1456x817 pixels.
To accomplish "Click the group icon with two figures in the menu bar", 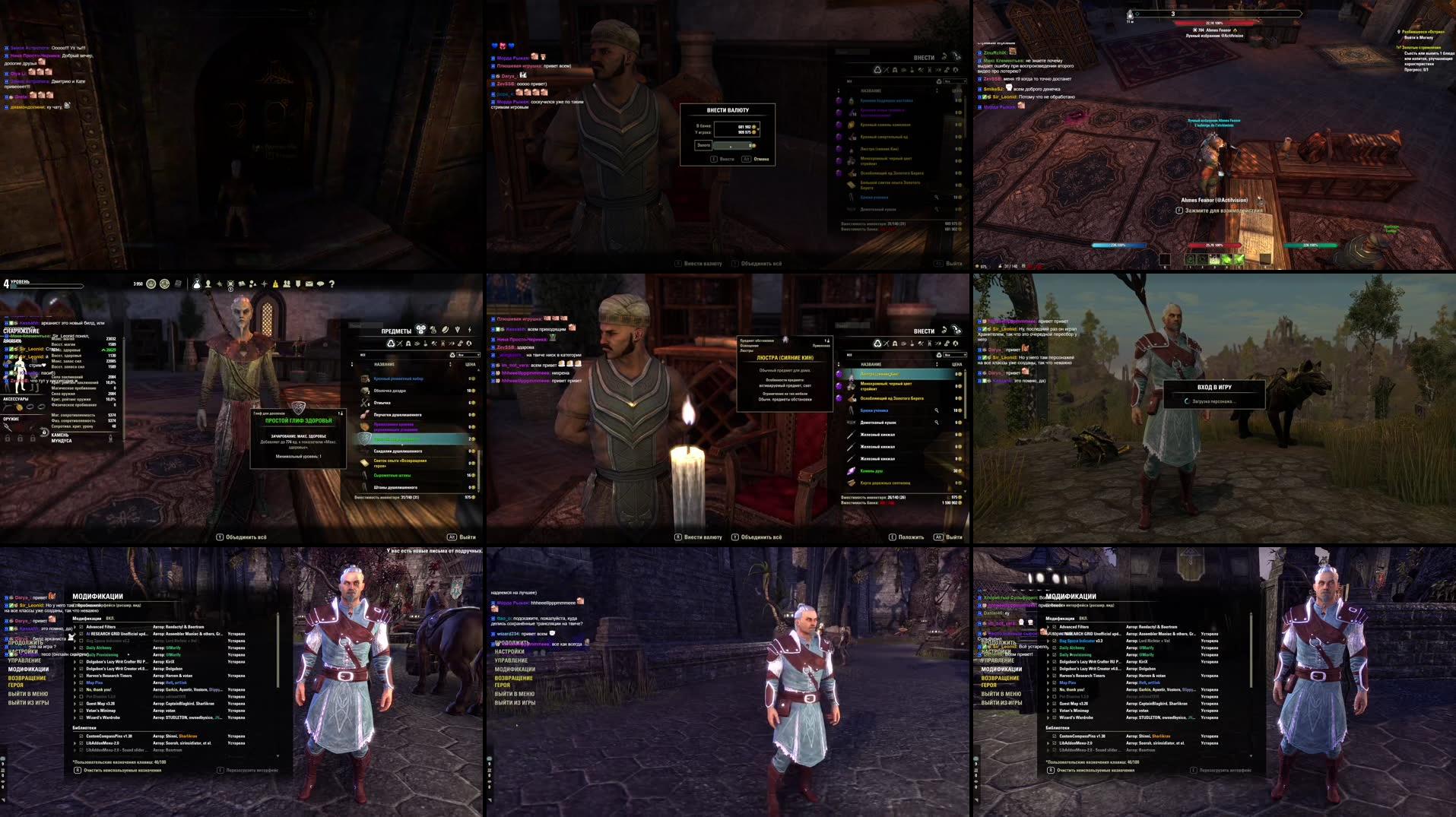I will pyautogui.click(x=287, y=284).
